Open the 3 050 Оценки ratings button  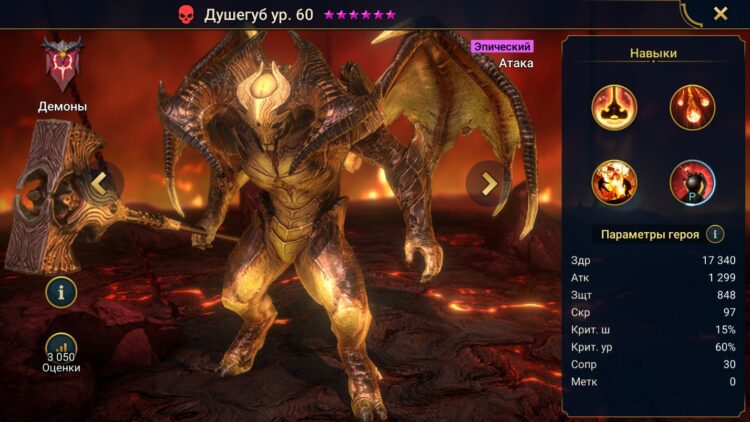pyautogui.click(x=61, y=352)
